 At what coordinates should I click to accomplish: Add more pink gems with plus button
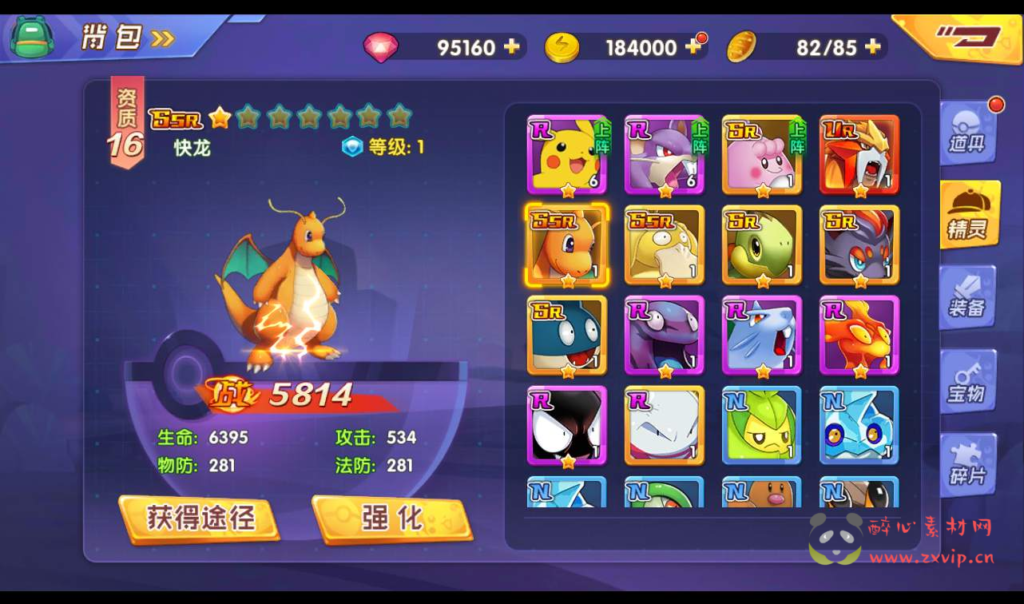(512, 47)
